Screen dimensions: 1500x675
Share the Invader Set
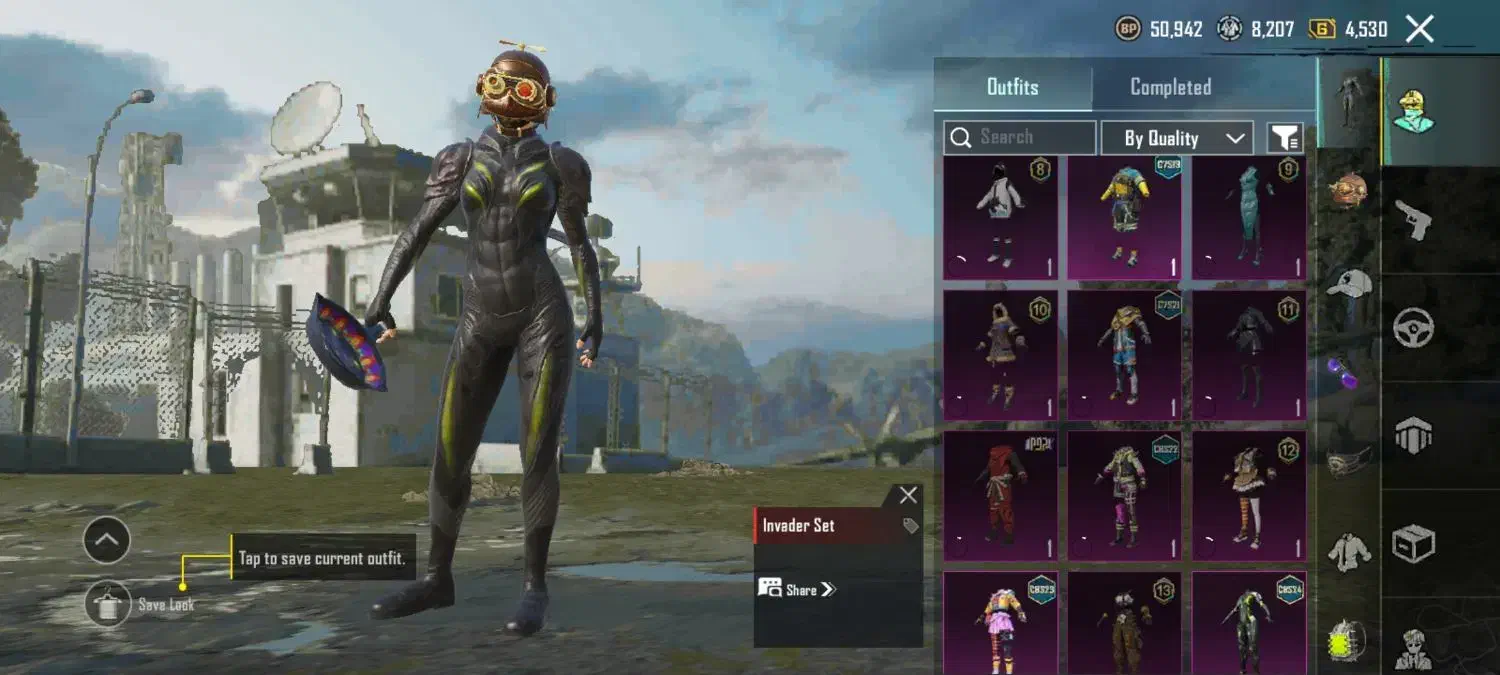click(797, 589)
